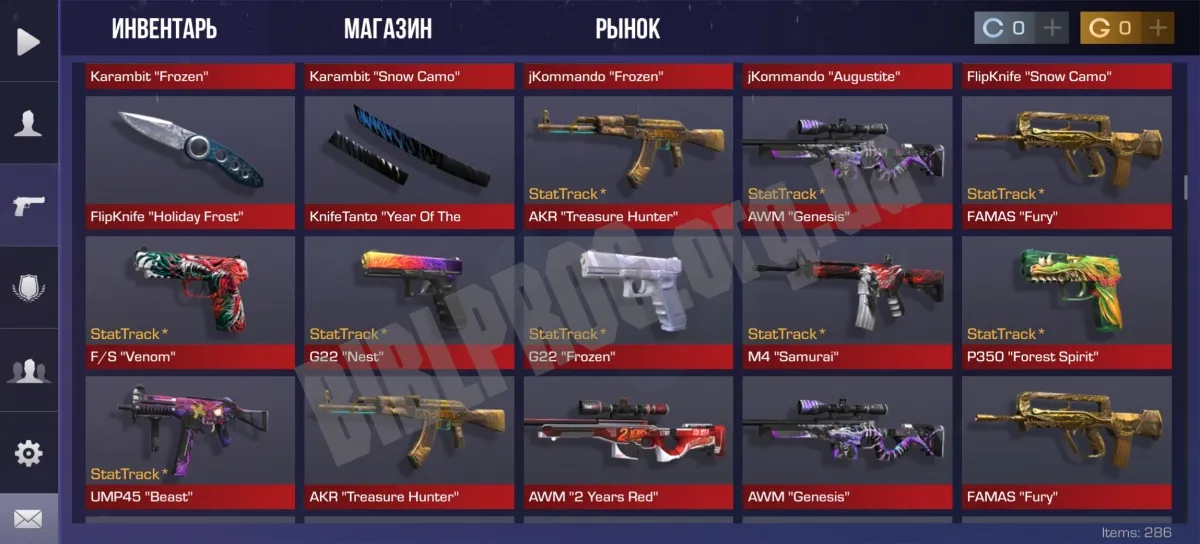Viewport: 1200px width, 544px height.
Task: Pick the AWM "2 Years Red" sniper
Action: 628,442
